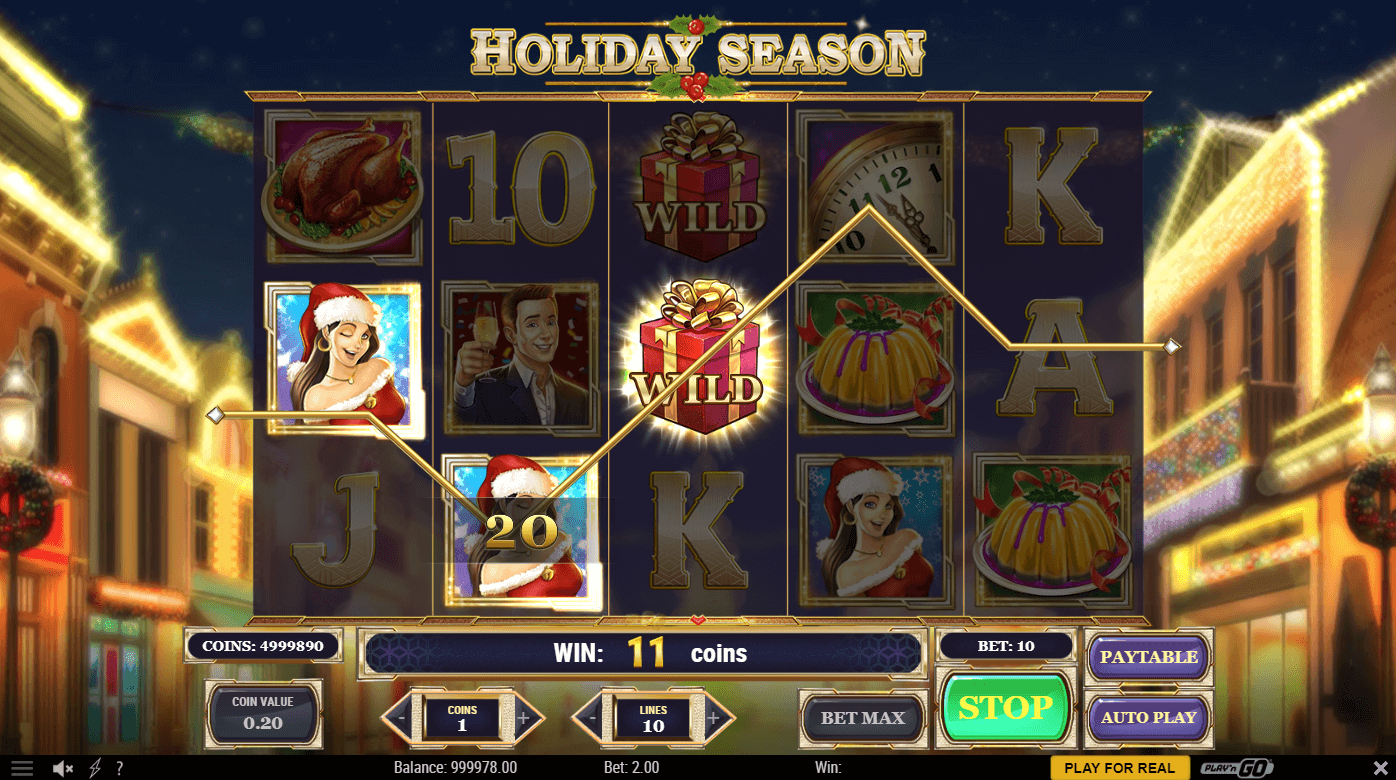This screenshot has width=1396, height=780.
Task: Decrease the number of coins
Action: (401, 717)
